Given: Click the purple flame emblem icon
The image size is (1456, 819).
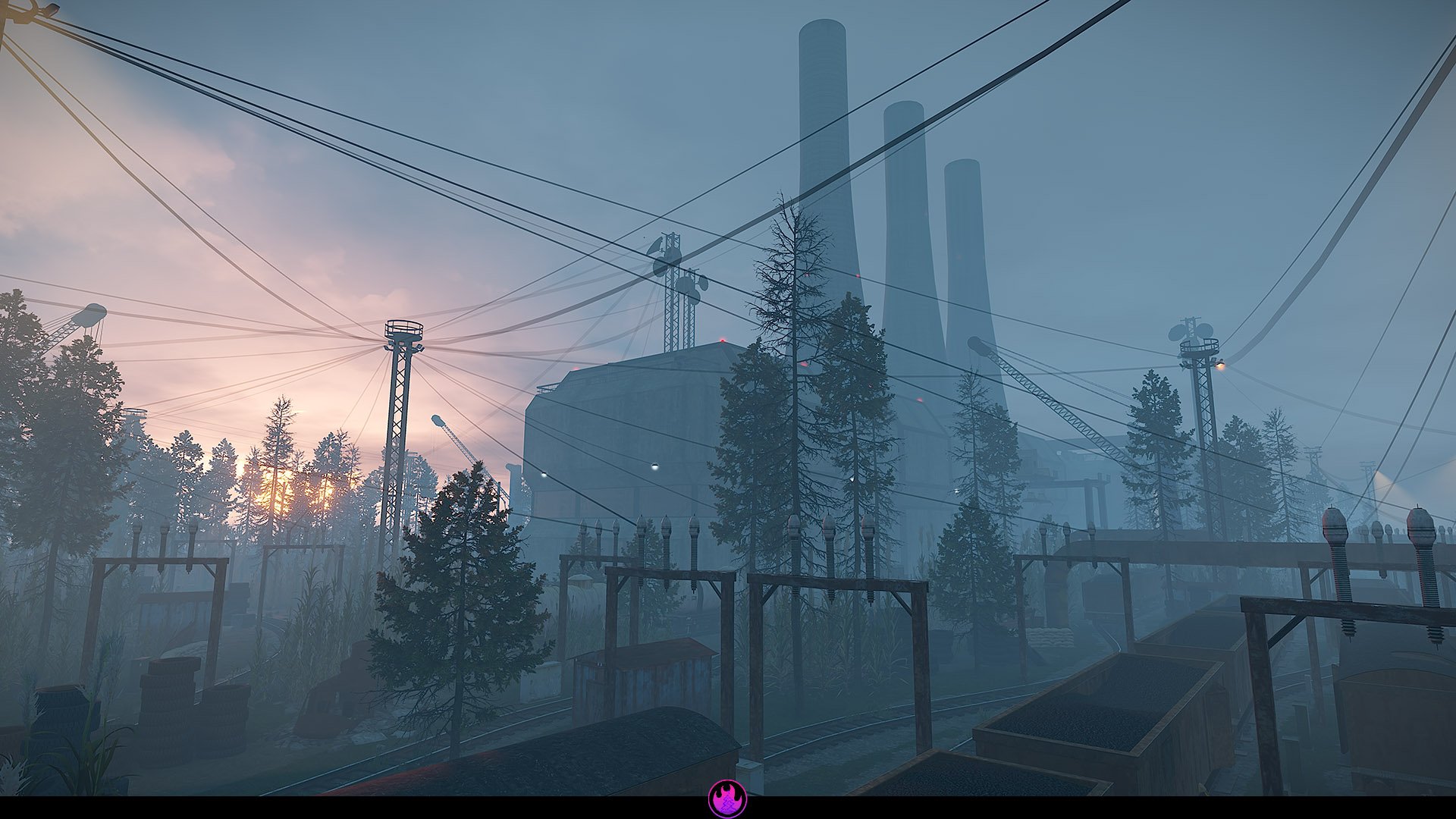Looking at the screenshot, I should pyautogui.click(x=727, y=799).
